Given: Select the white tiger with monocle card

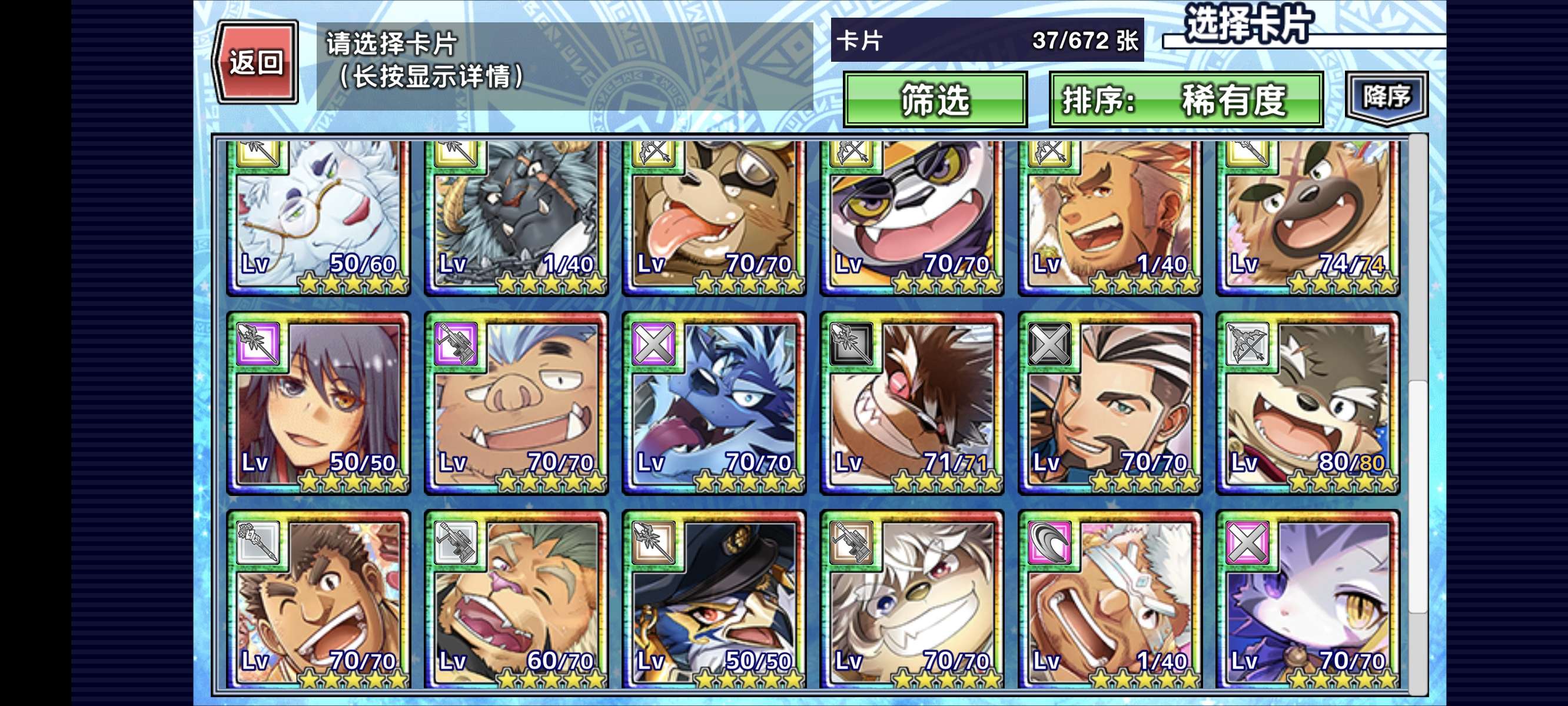Looking at the screenshot, I should pyautogui.click(x=318, y=216).
